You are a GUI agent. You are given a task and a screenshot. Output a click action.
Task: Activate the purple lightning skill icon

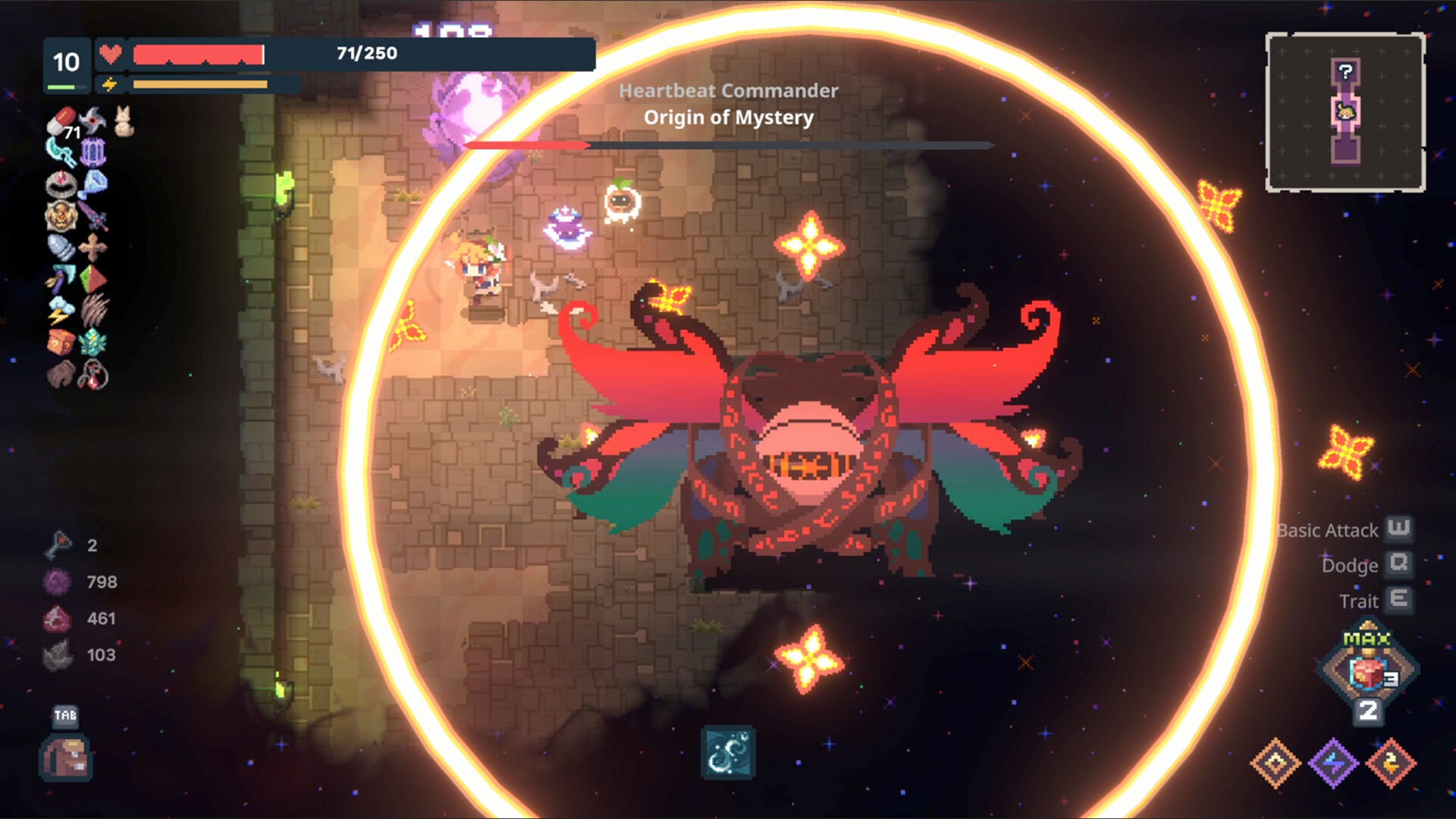1333,763
